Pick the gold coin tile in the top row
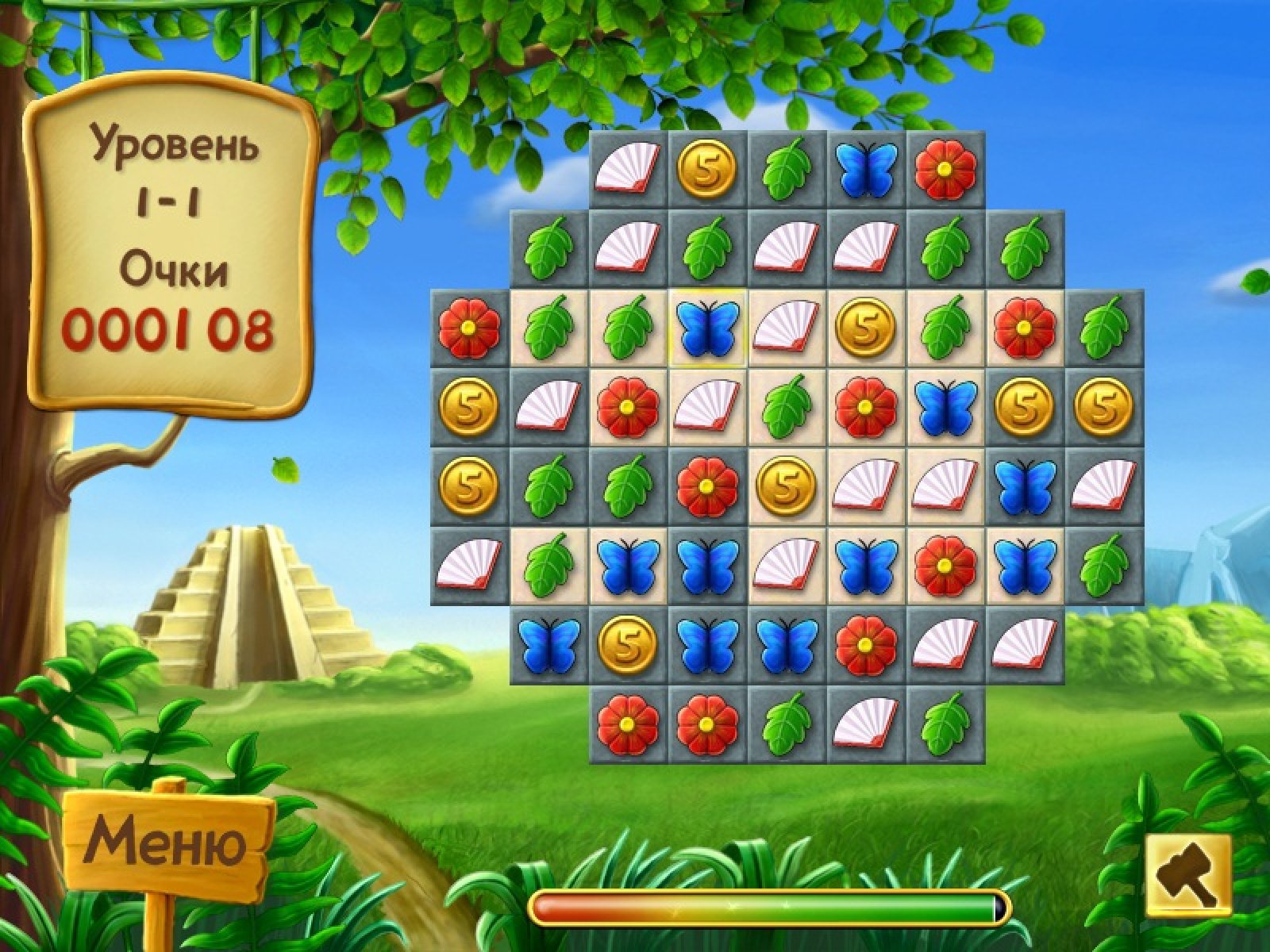Image resolution: width=1270 pixels, height=952 pixels. pyautogui.click(x=707, y=169)
